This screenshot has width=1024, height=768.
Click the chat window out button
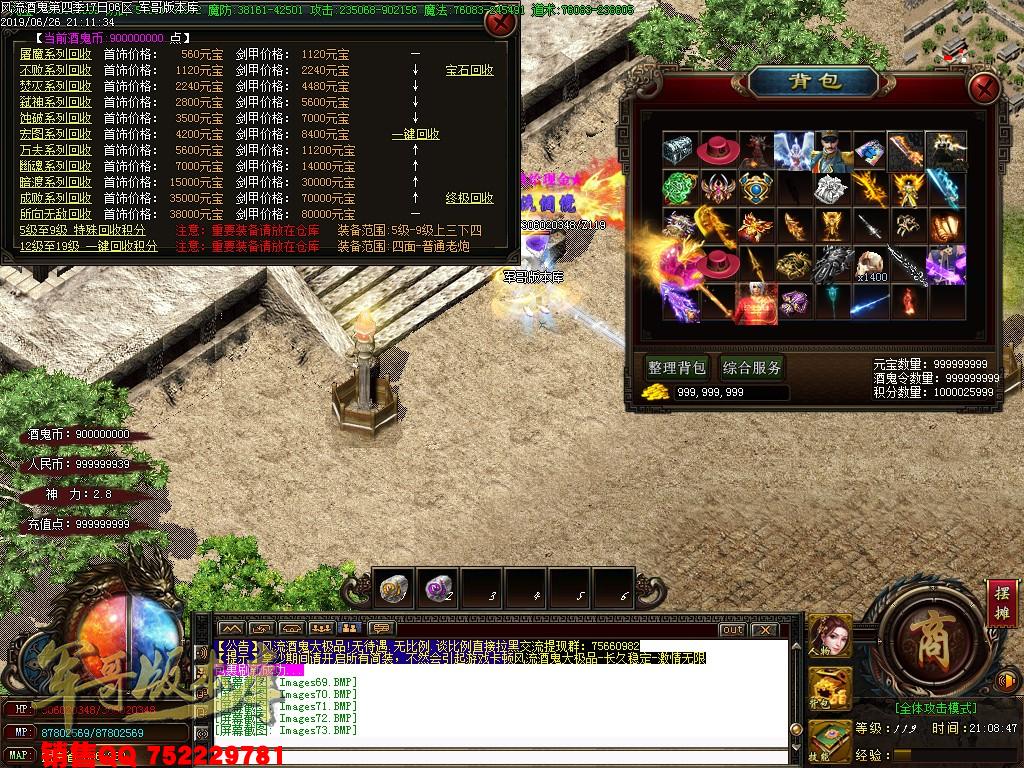tap(733, 630)
